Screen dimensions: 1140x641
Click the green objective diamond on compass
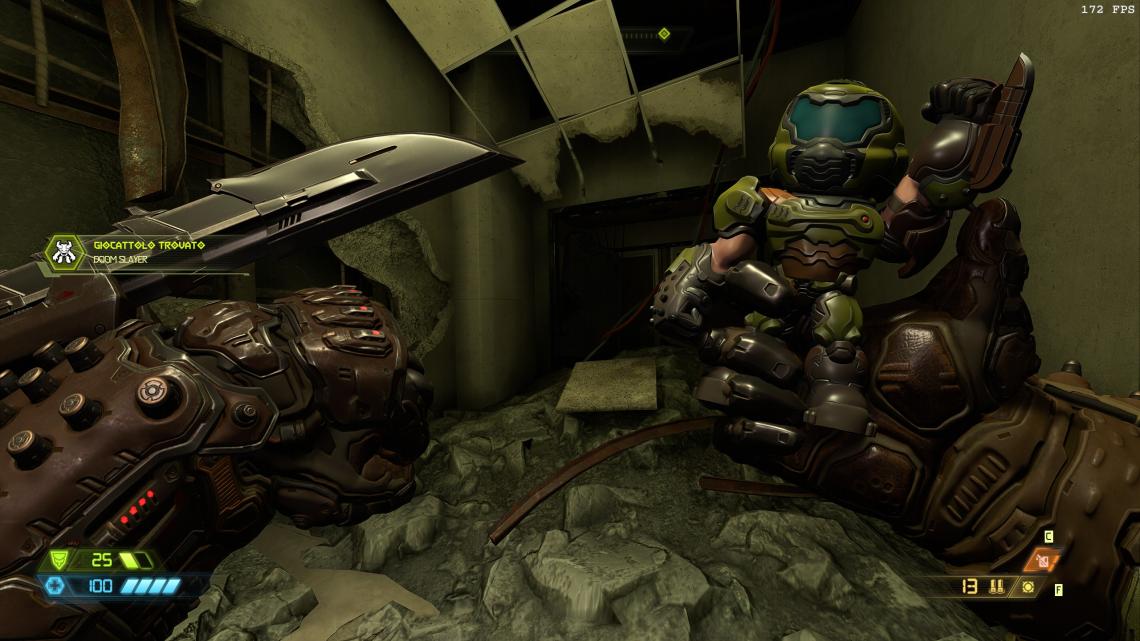(663, 34)
